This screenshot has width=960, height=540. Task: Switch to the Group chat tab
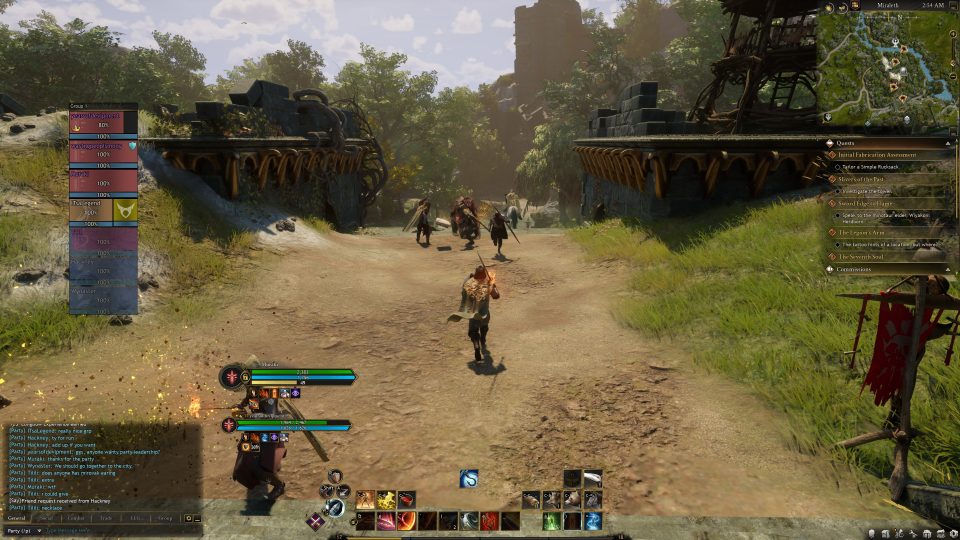coord(165,519)
